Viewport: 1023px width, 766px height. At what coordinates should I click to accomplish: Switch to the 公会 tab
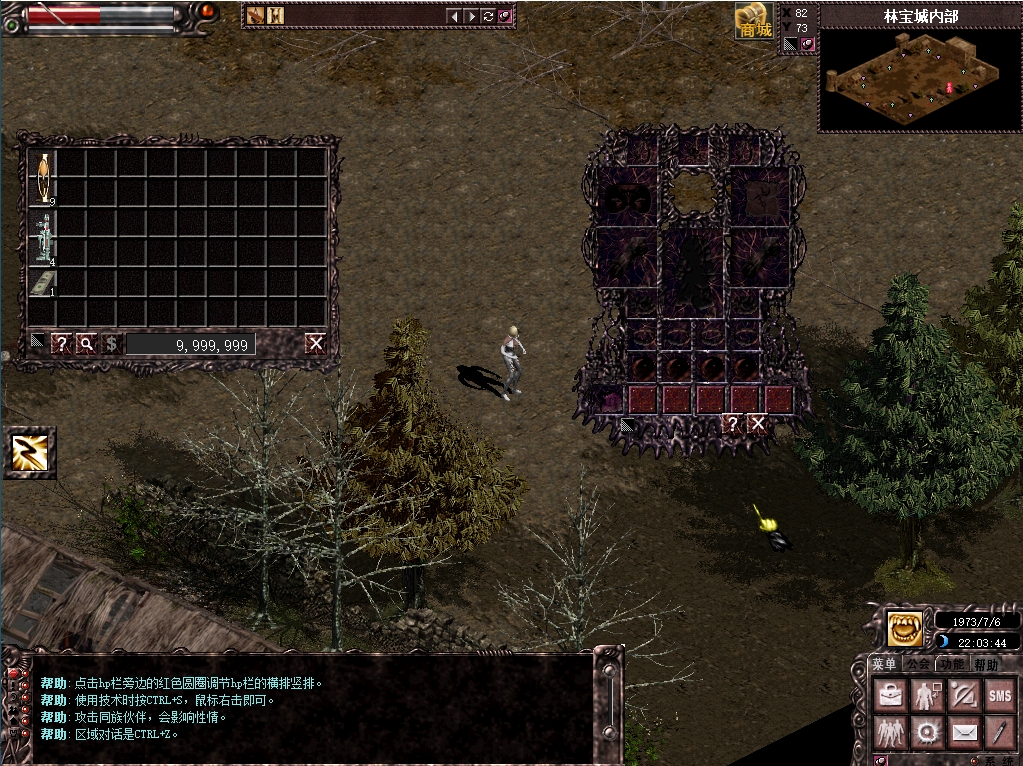click(917, 664)
